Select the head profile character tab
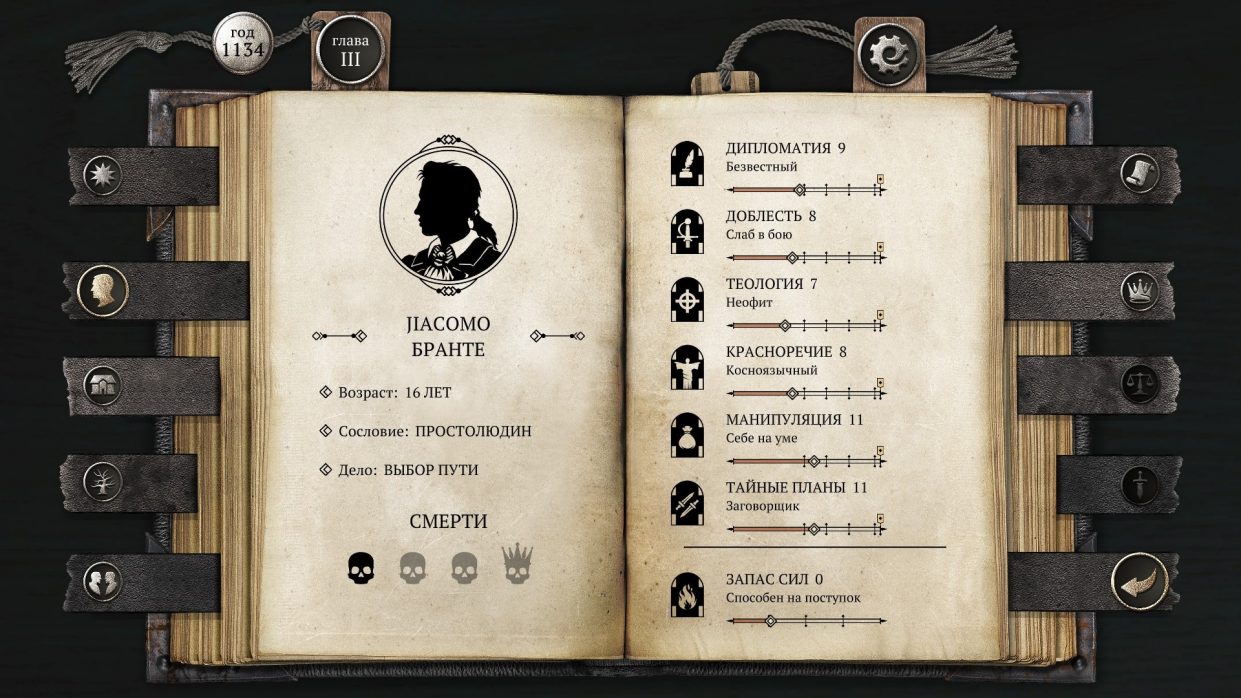The height and width of the screenshot is (698, 1241). [x=103, y=289]
